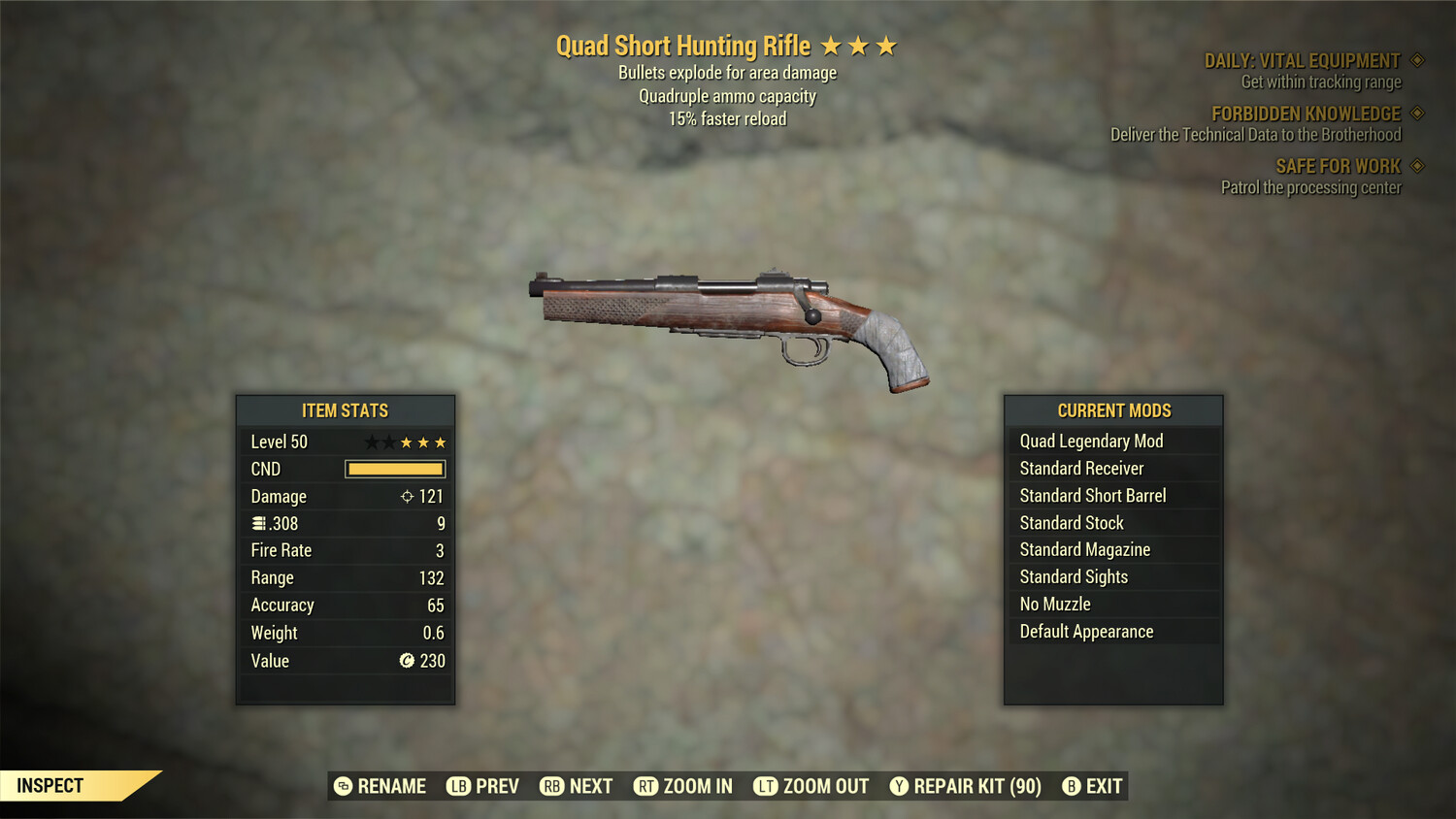
Task: Click the INSPECT label at bottom left
Action: (x=50, y=785)
